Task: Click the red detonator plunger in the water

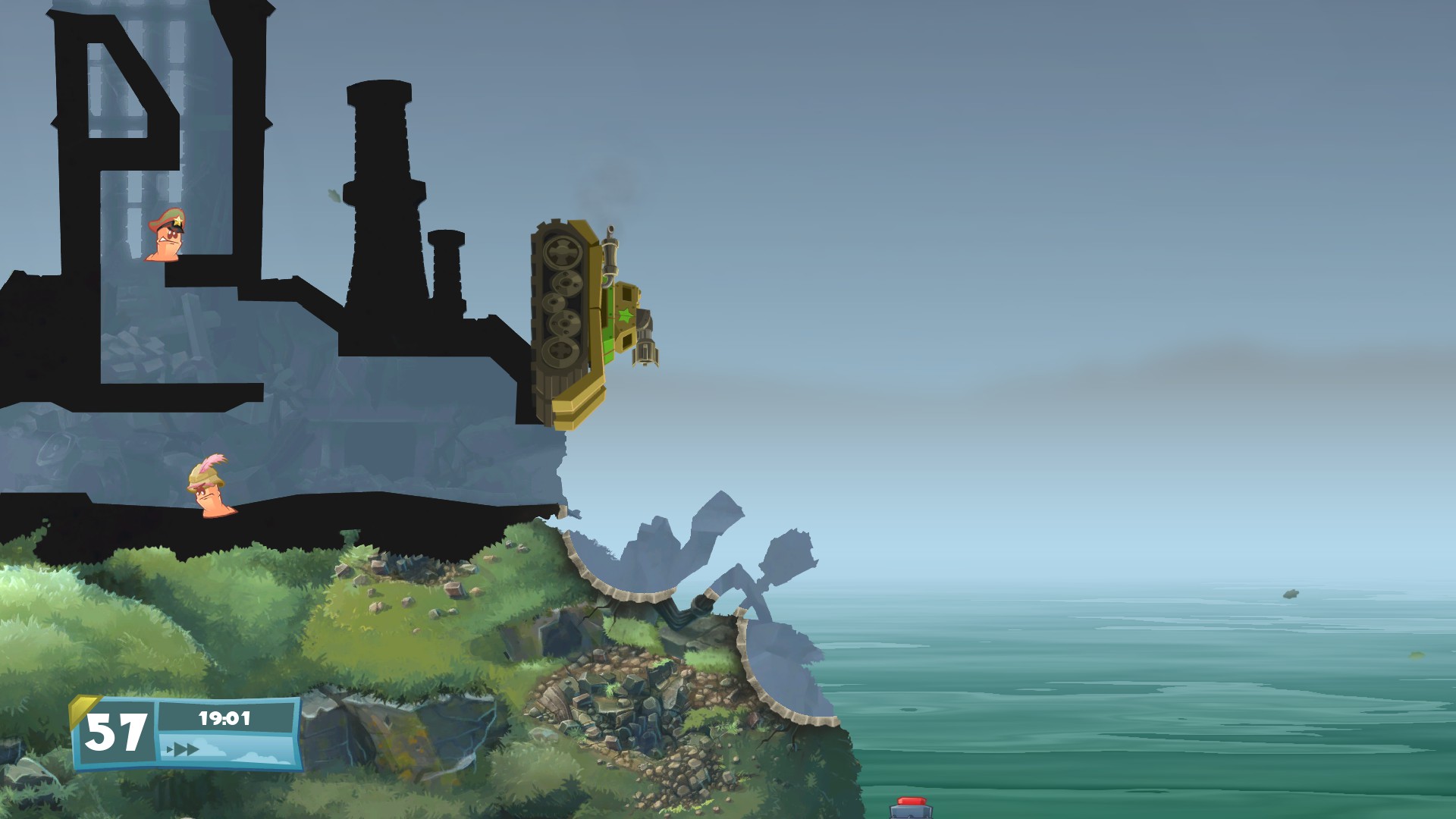Action: (911, 802)
